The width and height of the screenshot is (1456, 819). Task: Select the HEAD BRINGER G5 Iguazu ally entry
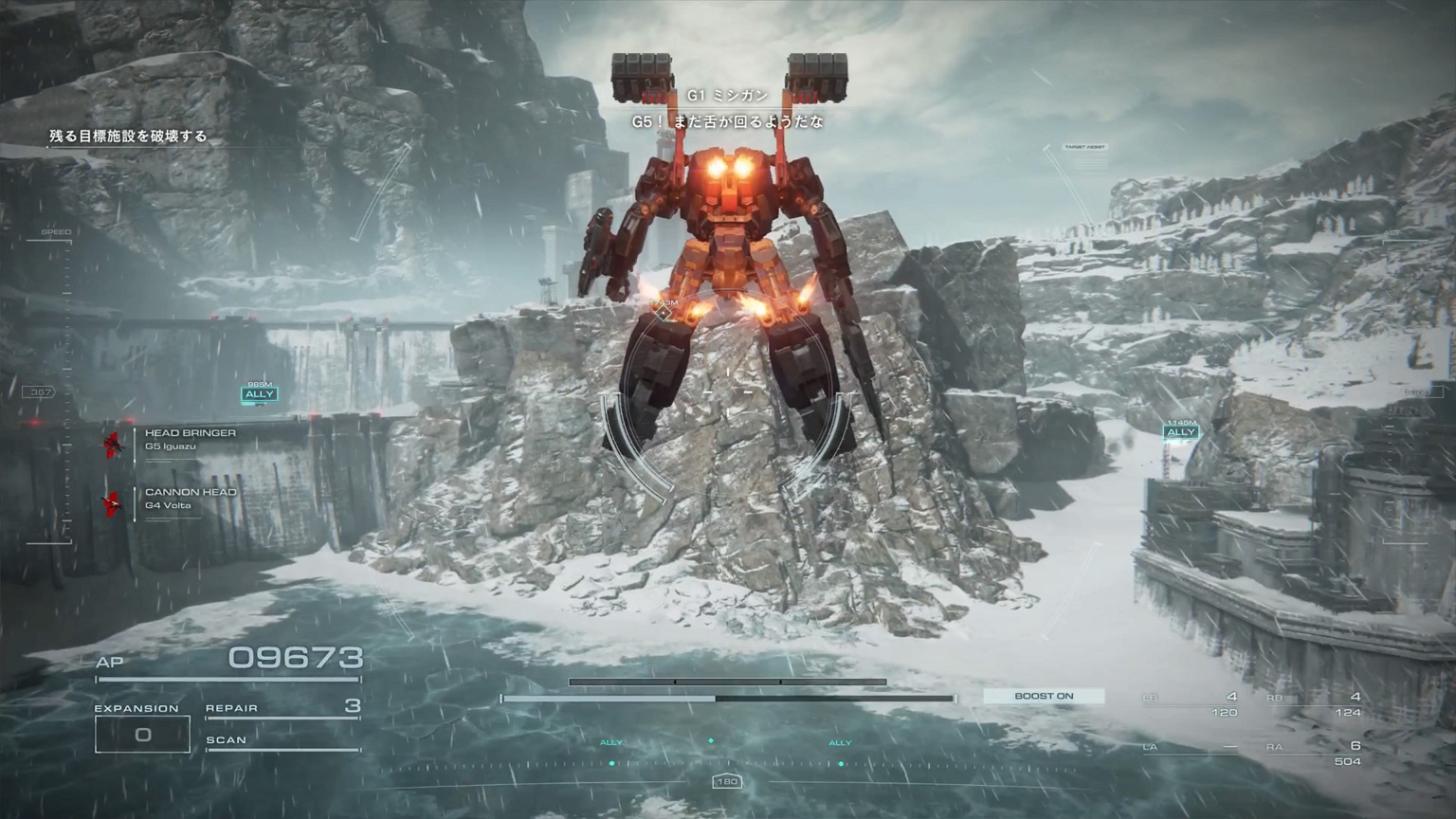click(x=190, y=439)
